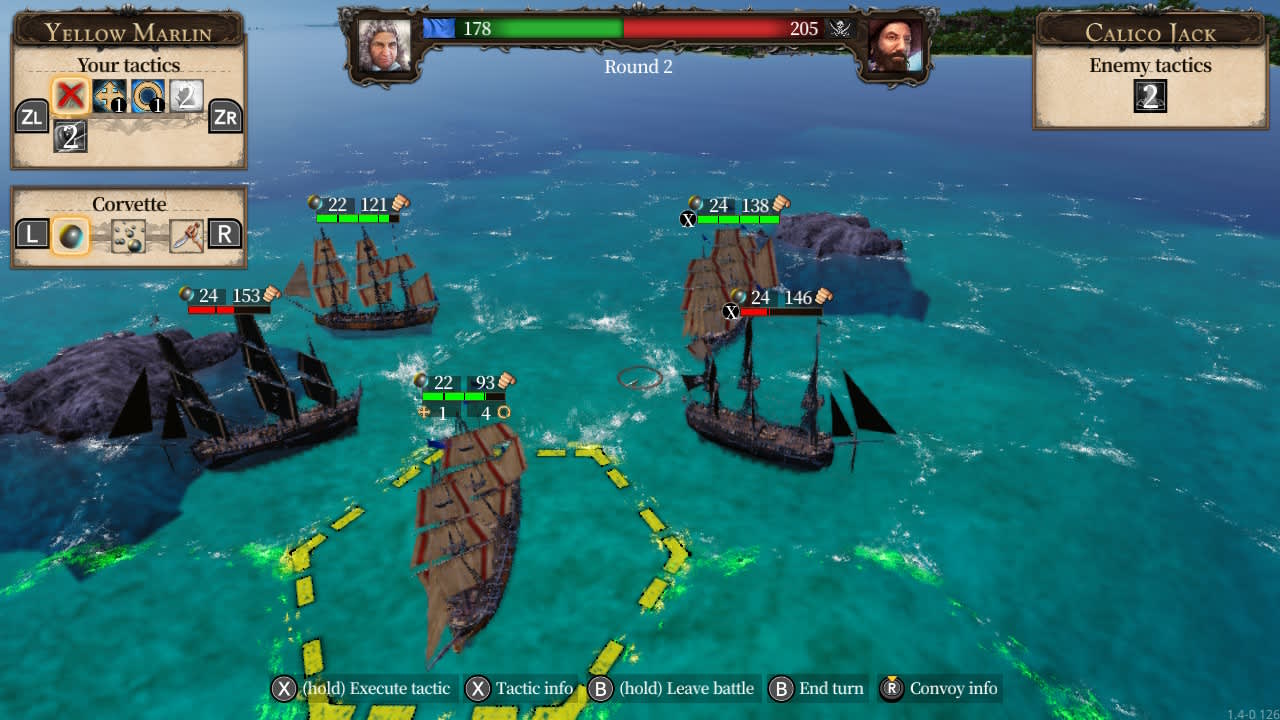Screen dimensions: 1280x720
Task: Choose the grapeshot ammunition icon
Action: click(x=127, y=234)
